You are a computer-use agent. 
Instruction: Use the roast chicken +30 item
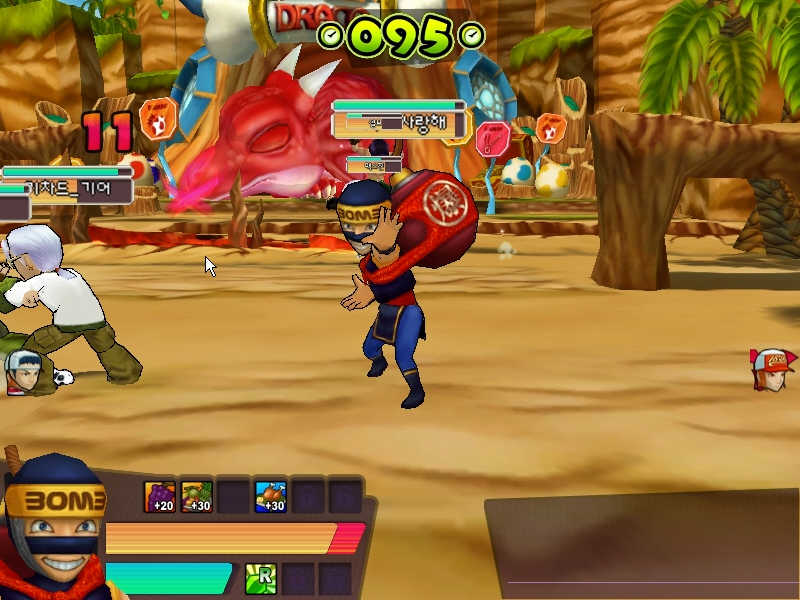tap(270, 496)
